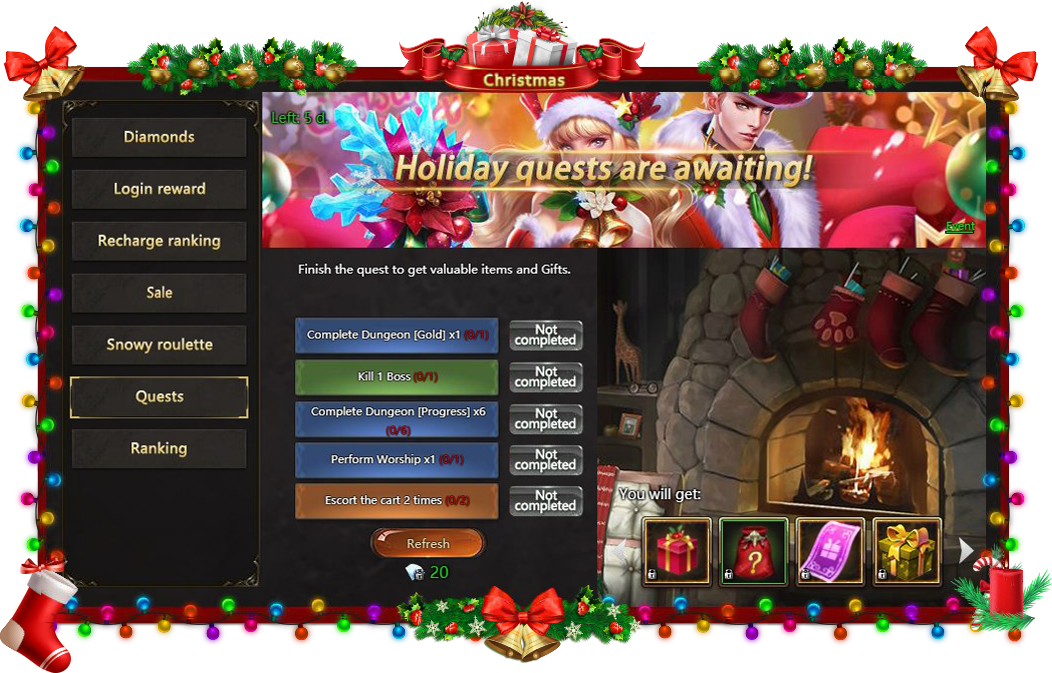Show next rewards with the right arrow
Image resolution: width=1052 pixels, height=673 pixels.
[x=966, y=549]
